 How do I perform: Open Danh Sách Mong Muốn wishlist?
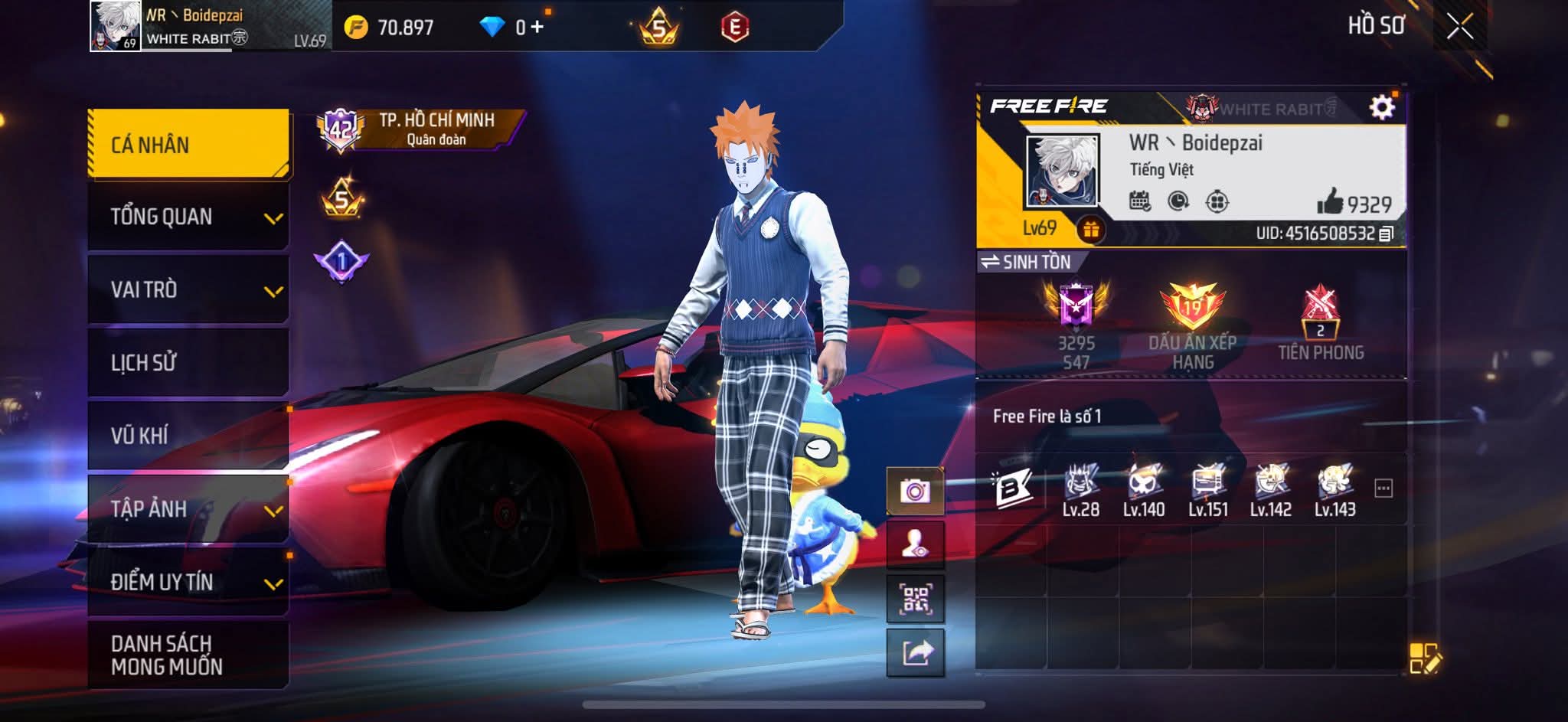click(188, 655)
